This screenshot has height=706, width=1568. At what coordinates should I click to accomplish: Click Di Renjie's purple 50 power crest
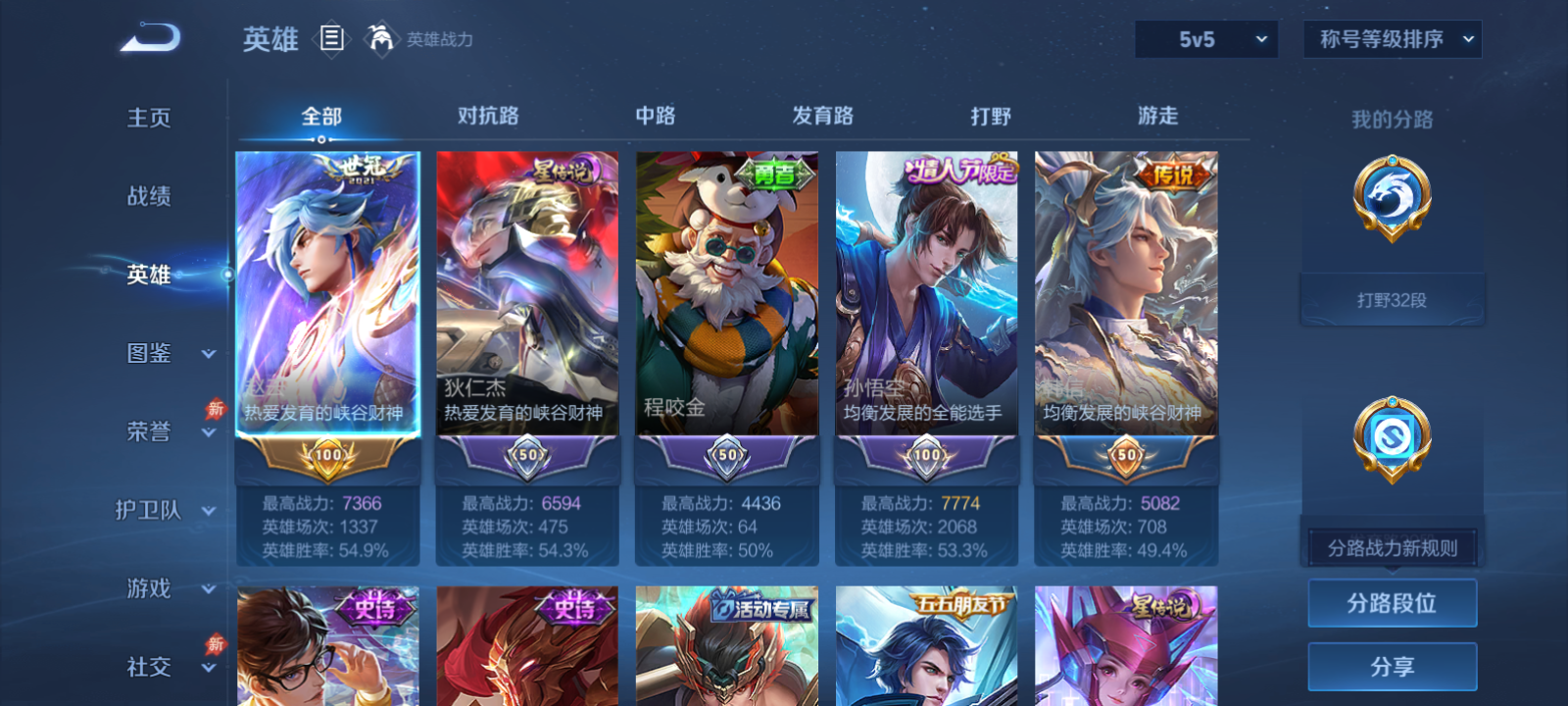click(527, 456)
